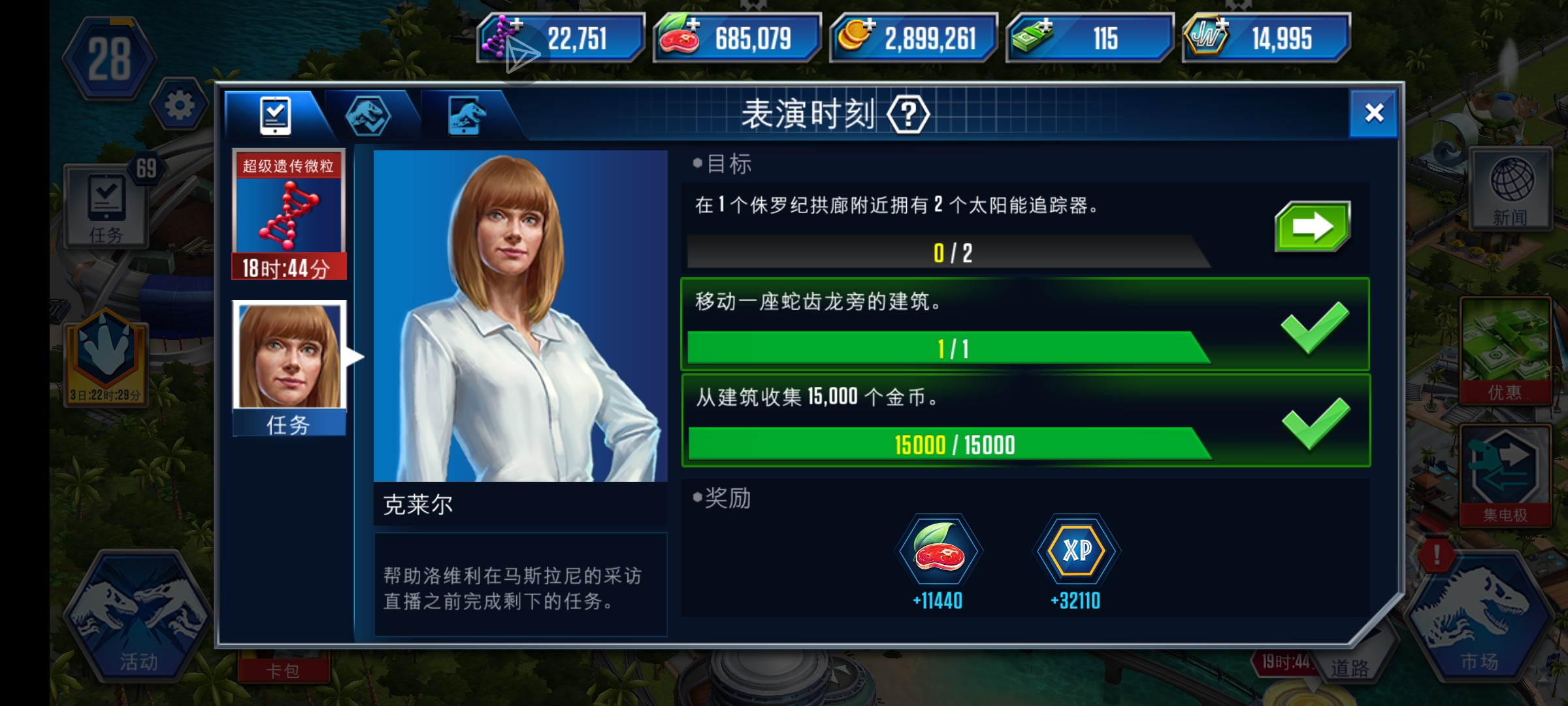Click the plus next to cash 115

(1045, 26)
